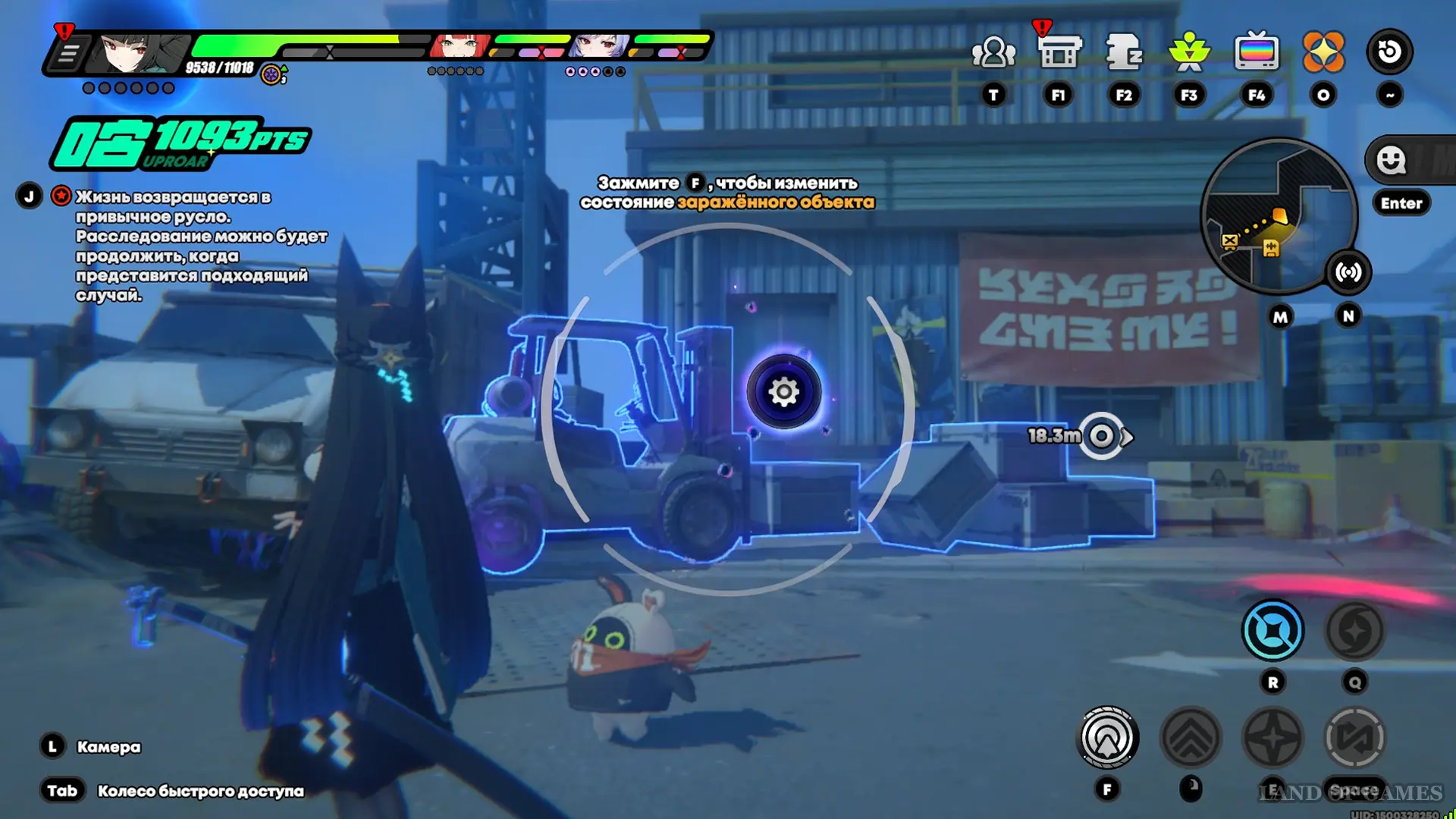Open the characters team icon
This screenshot has width=1456, height=819.
tap(993, 52)
